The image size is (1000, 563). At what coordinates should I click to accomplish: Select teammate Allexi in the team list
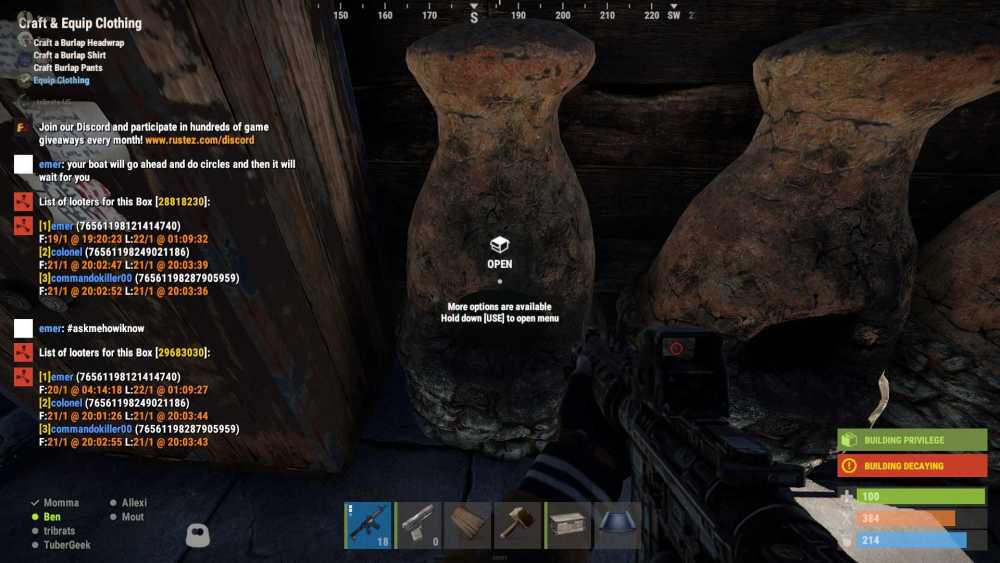coord(134,503)
